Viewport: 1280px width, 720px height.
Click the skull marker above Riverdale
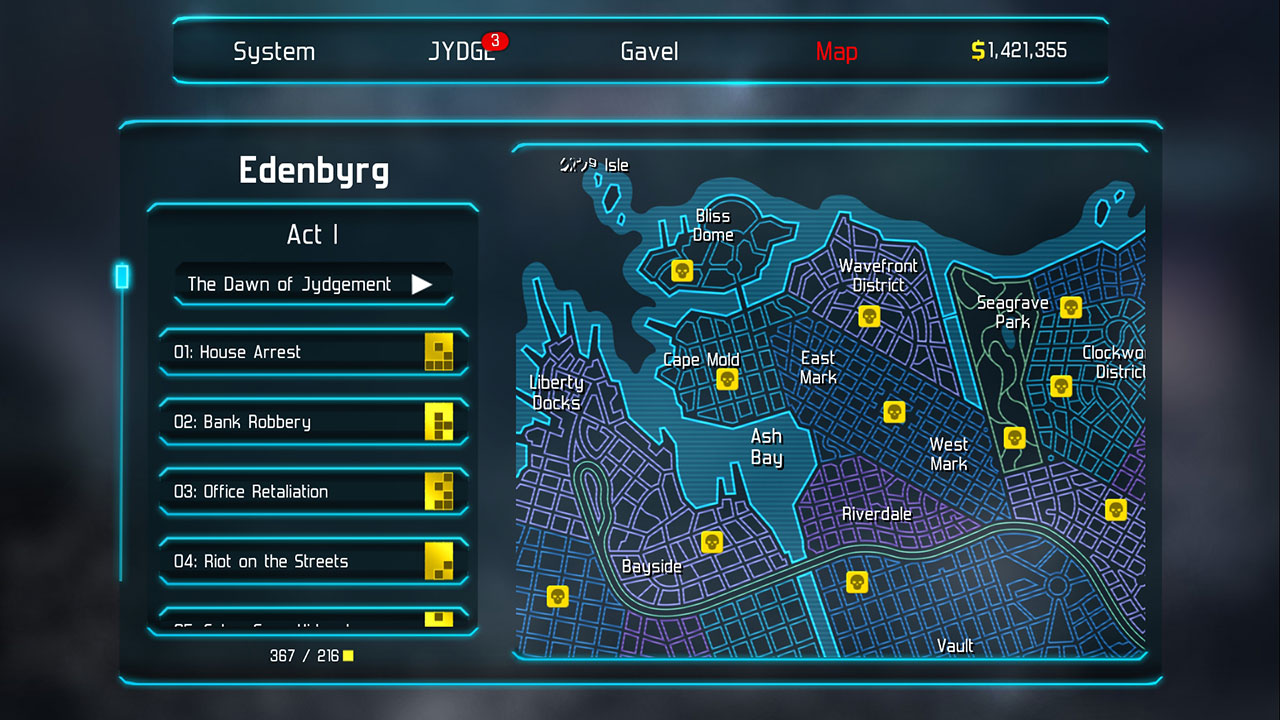(893, 411)
